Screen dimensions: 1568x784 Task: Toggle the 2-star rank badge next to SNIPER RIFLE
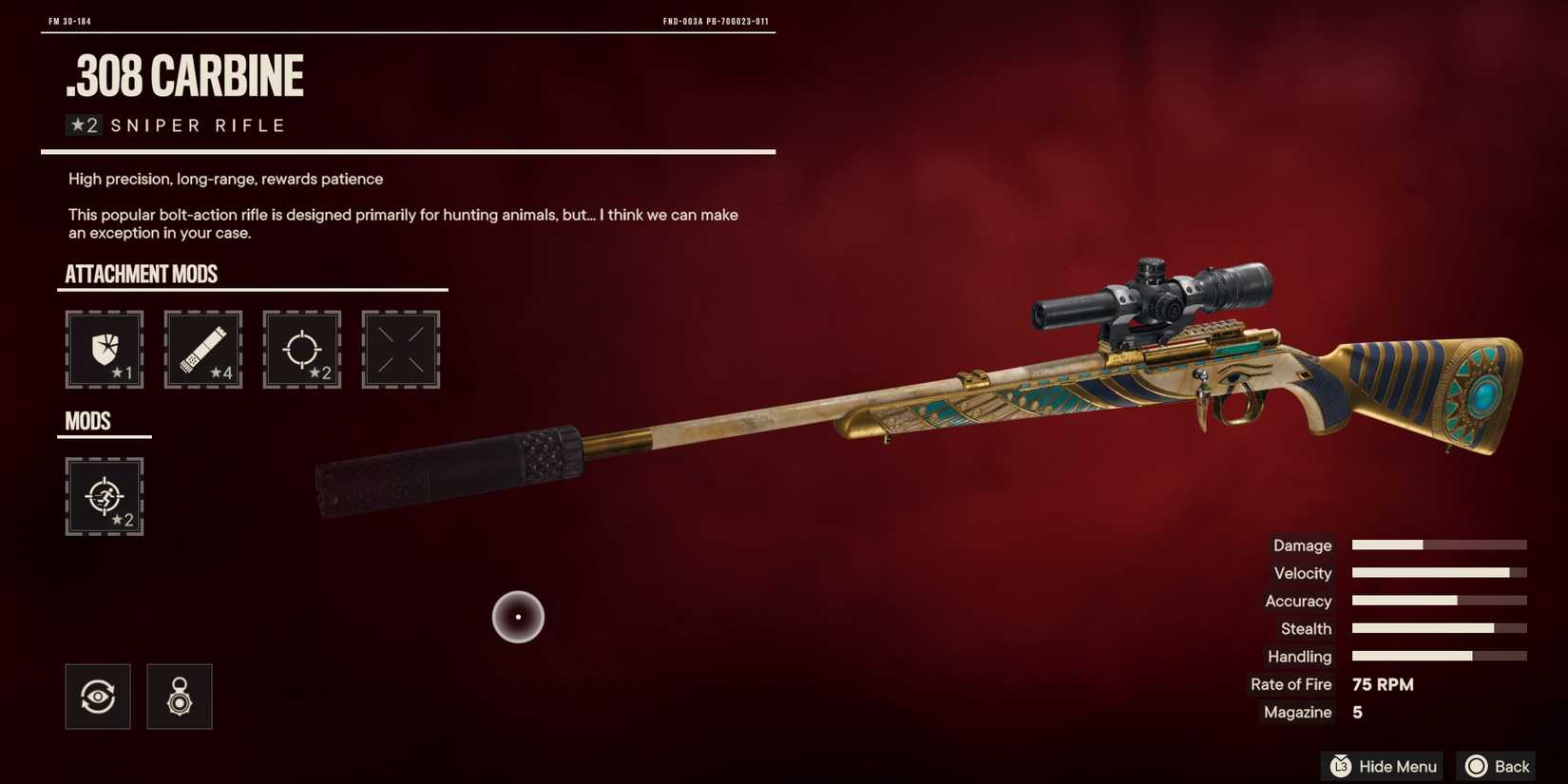coord(85,124)
